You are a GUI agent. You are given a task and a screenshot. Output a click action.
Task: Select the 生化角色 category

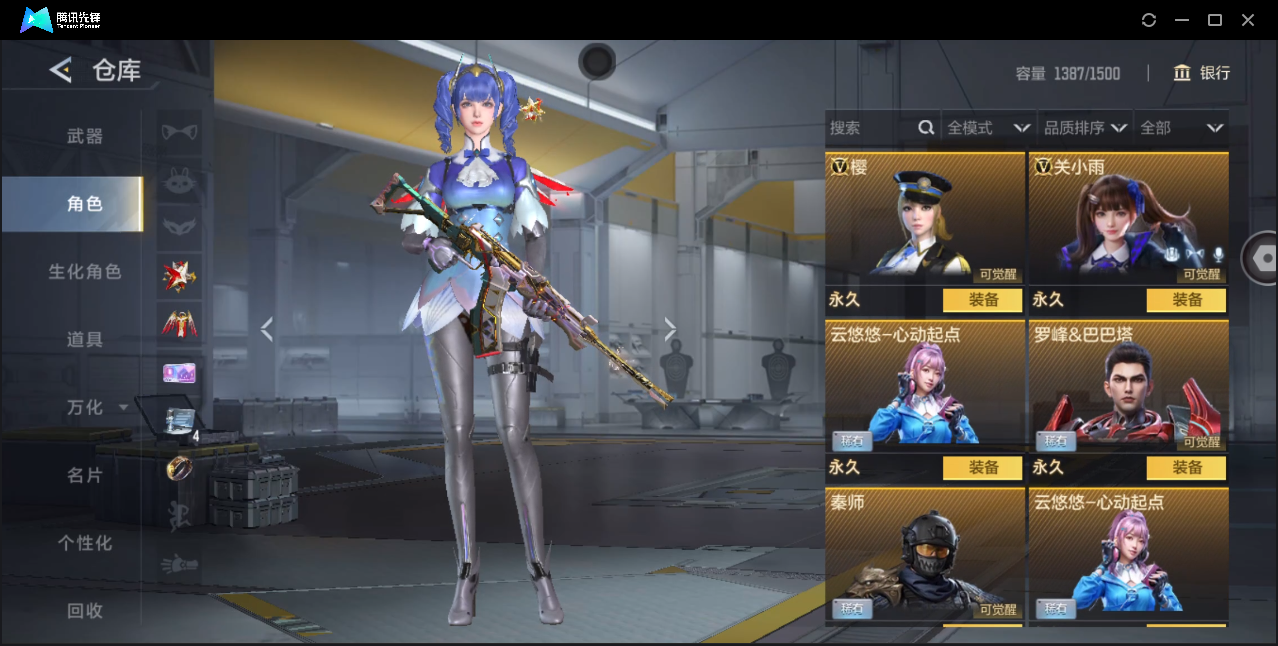[85, 272]
